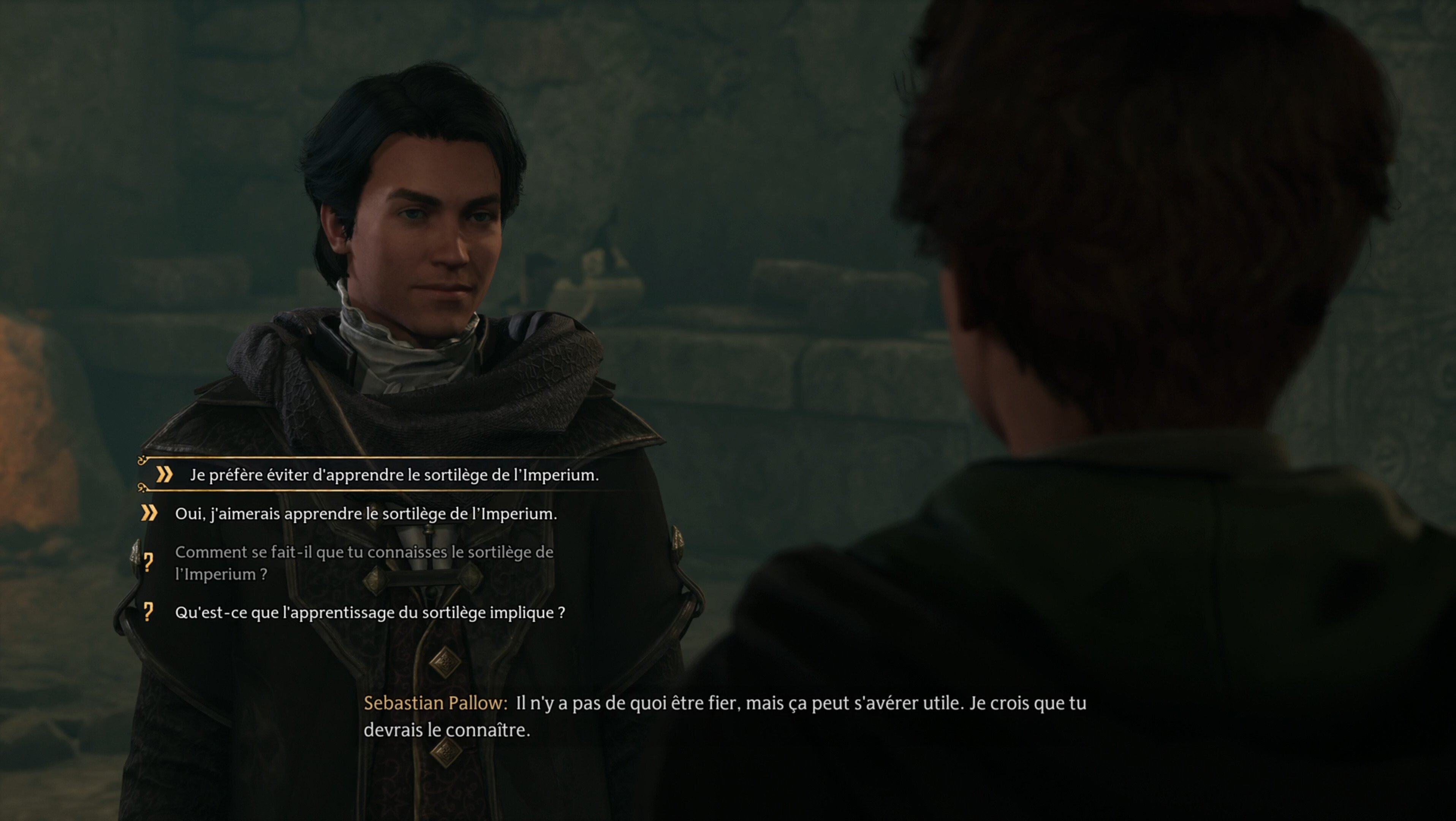The height and width of the screenshot is (821, 1456).
Task: Select "Oui, j'aimerais apprendre le sortilège de l'Imperium"
Action: point(366,514)
